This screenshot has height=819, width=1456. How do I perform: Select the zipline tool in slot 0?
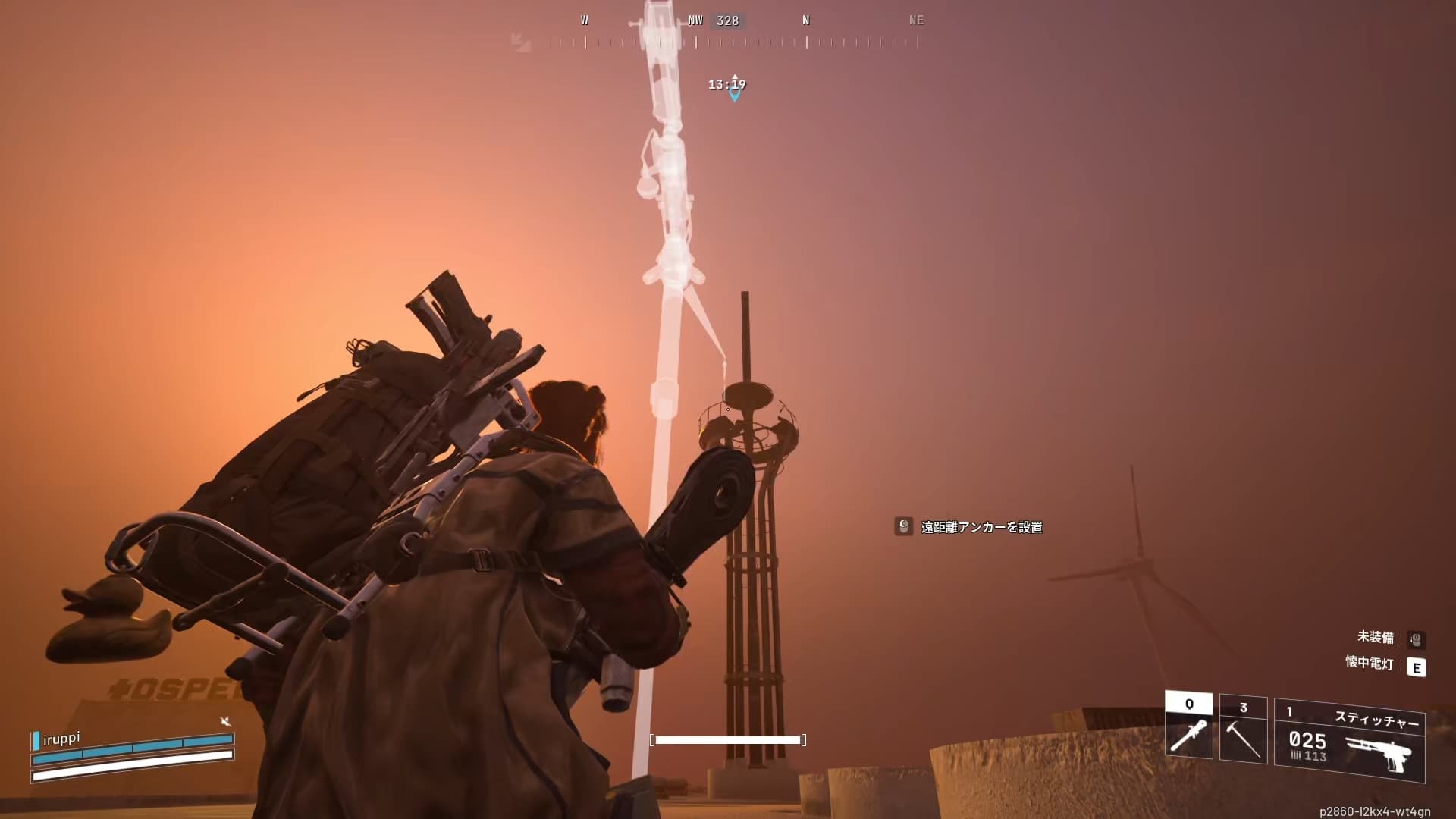pos(1188,726)
